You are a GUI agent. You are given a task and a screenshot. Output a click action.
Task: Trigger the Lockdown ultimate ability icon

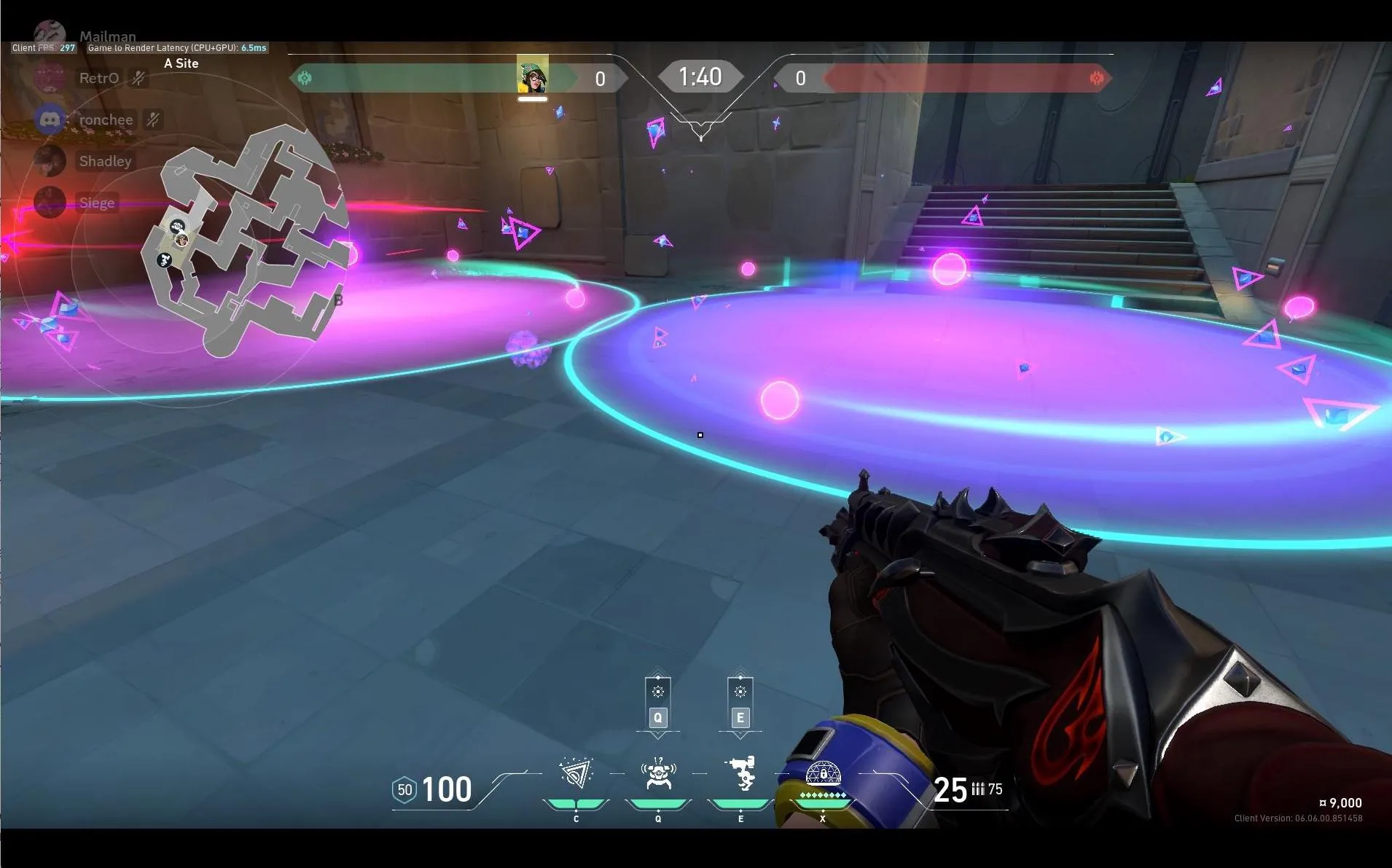tap(823, 774)
